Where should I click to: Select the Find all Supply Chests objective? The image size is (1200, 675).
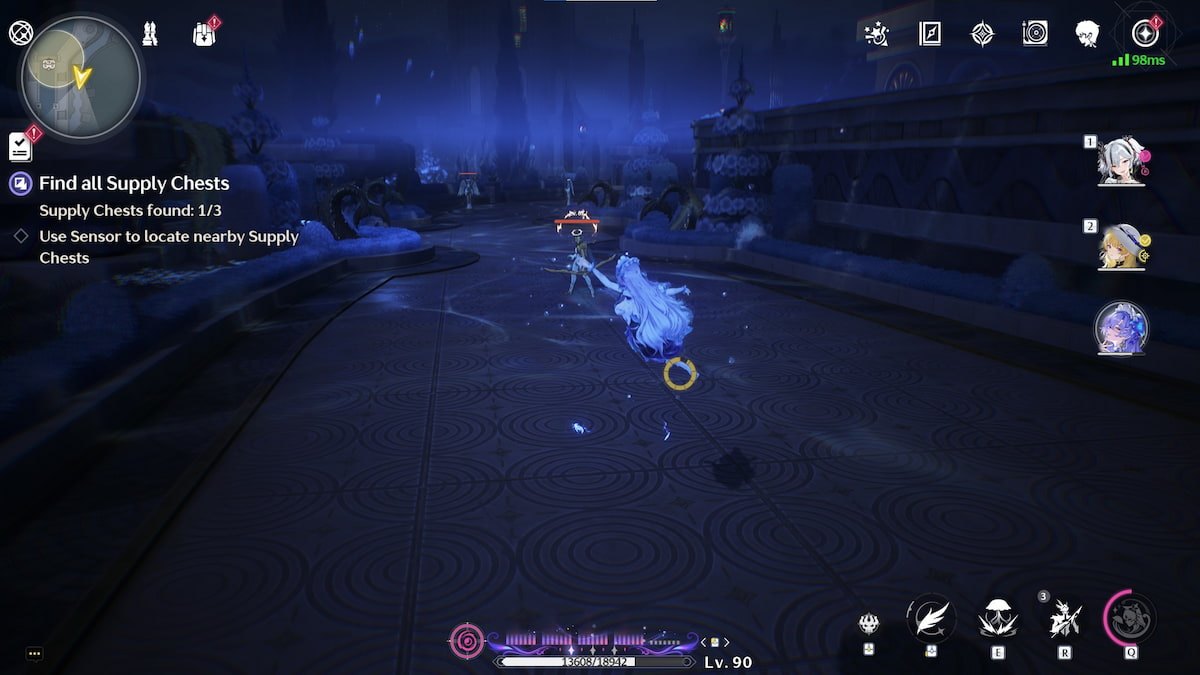pos(134,183)
